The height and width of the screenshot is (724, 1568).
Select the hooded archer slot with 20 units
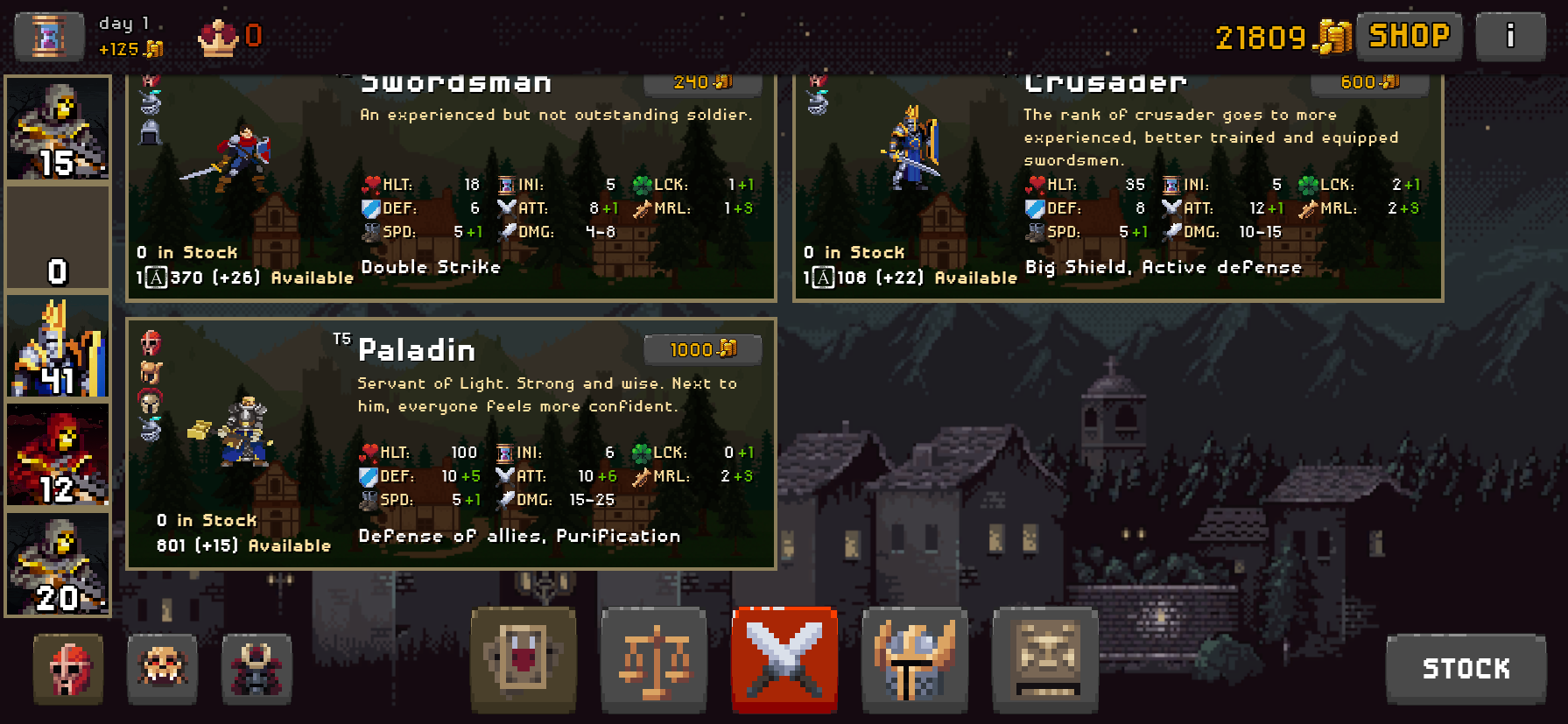point(58,564)
